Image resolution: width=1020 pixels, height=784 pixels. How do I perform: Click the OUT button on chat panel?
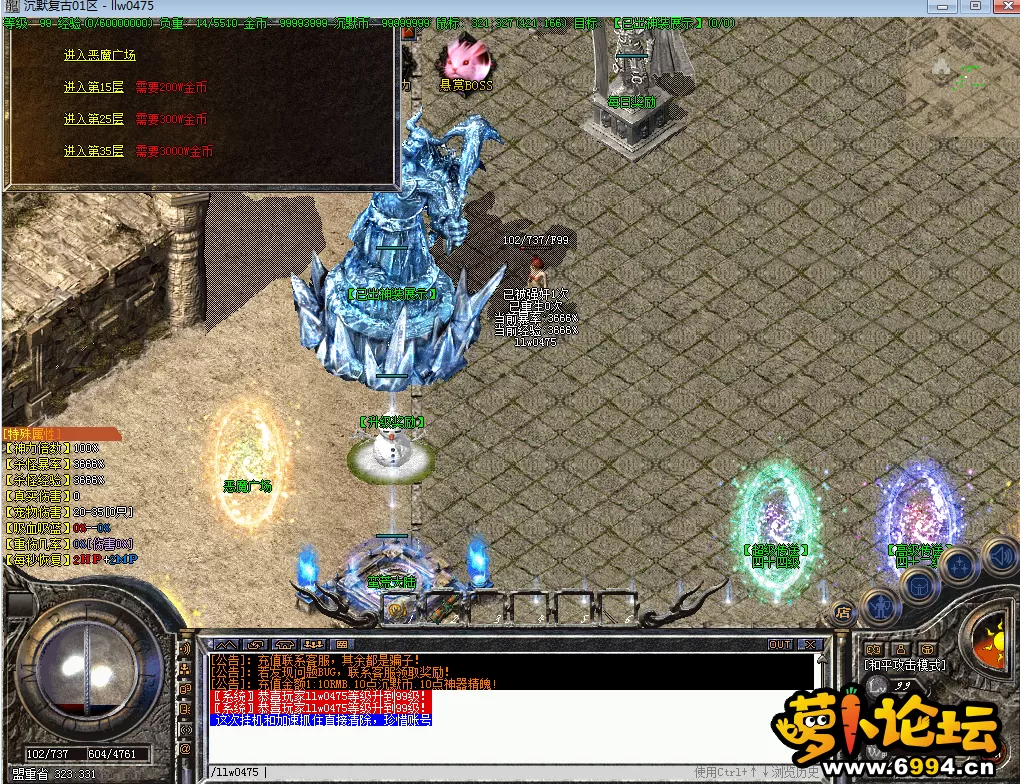[x=780, y=645]
